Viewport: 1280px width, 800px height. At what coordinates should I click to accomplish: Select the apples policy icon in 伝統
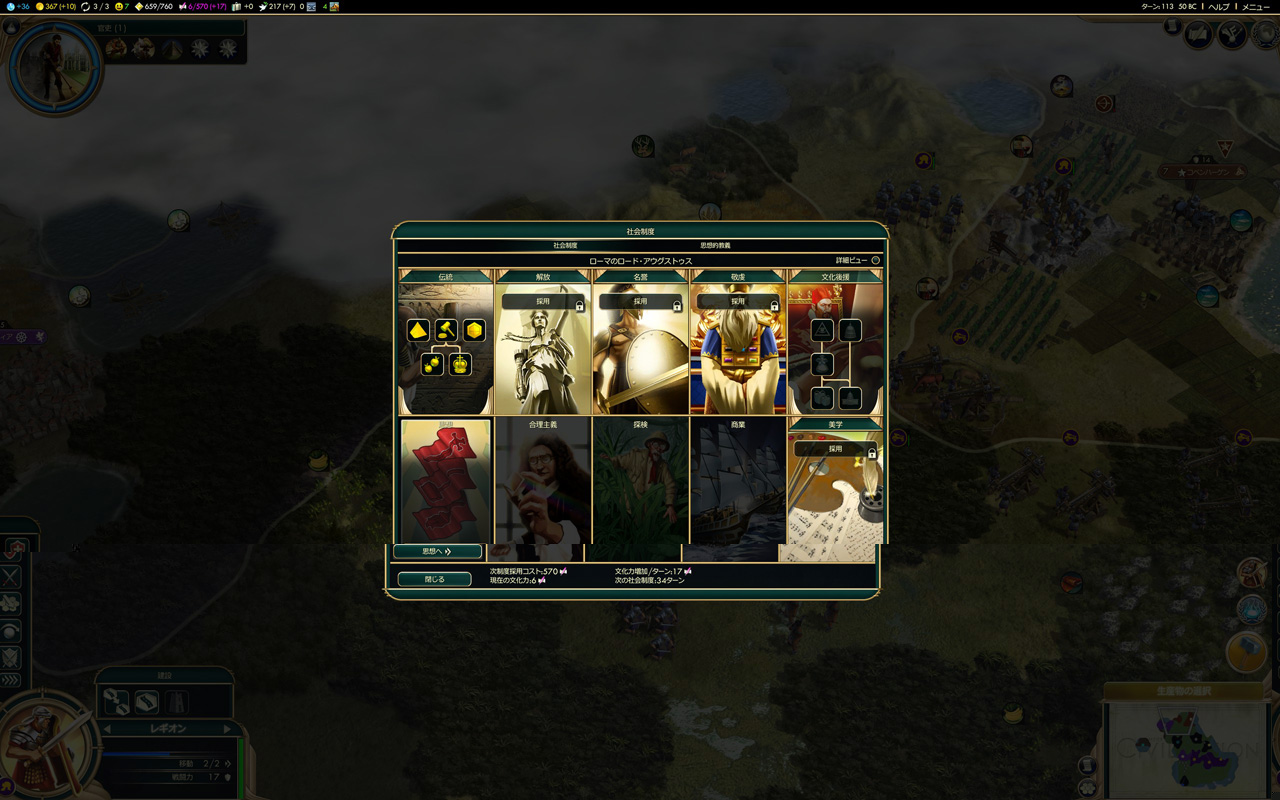(432, 364)
